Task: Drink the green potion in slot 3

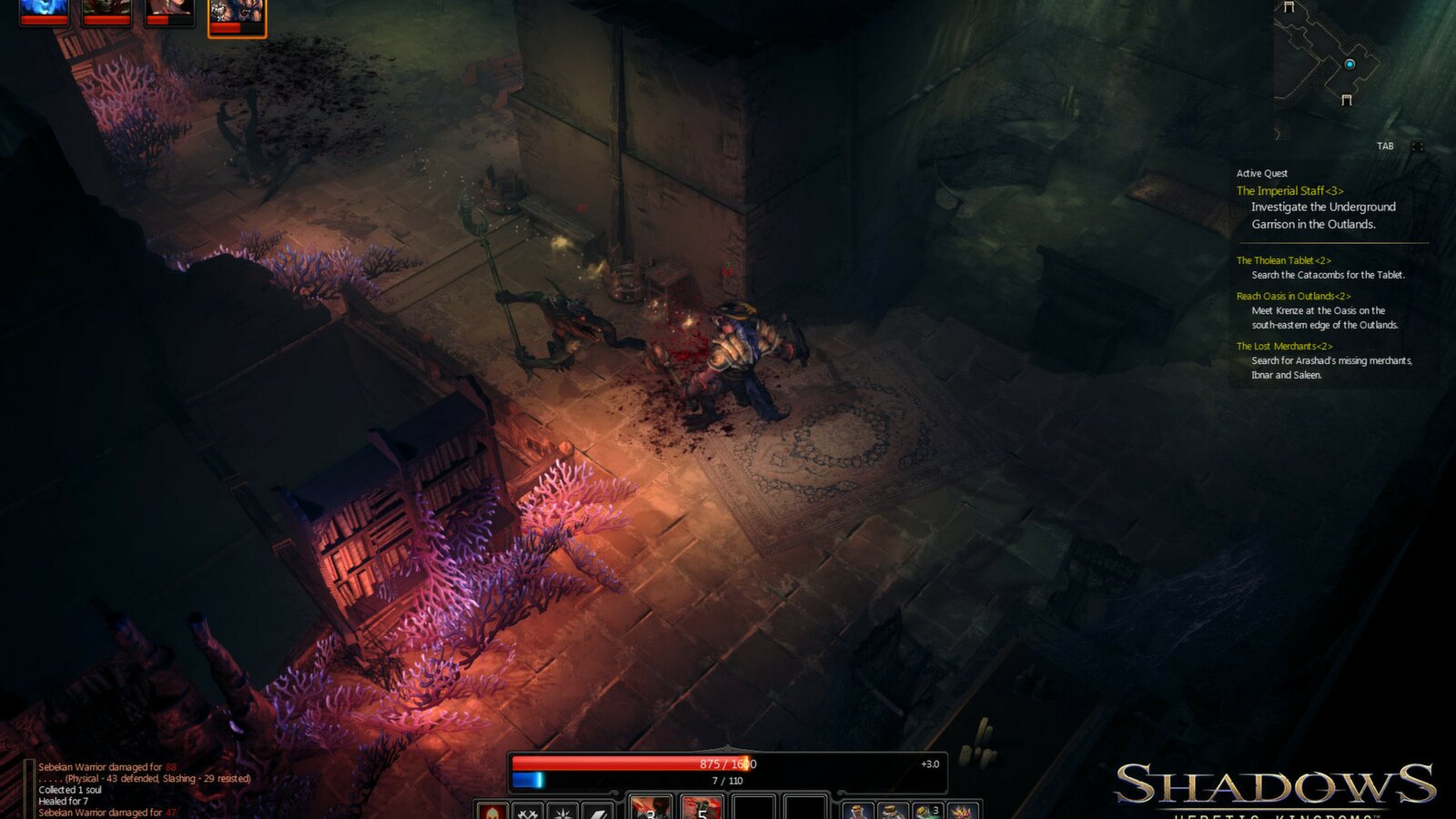Action: click(x=926, y=811)
